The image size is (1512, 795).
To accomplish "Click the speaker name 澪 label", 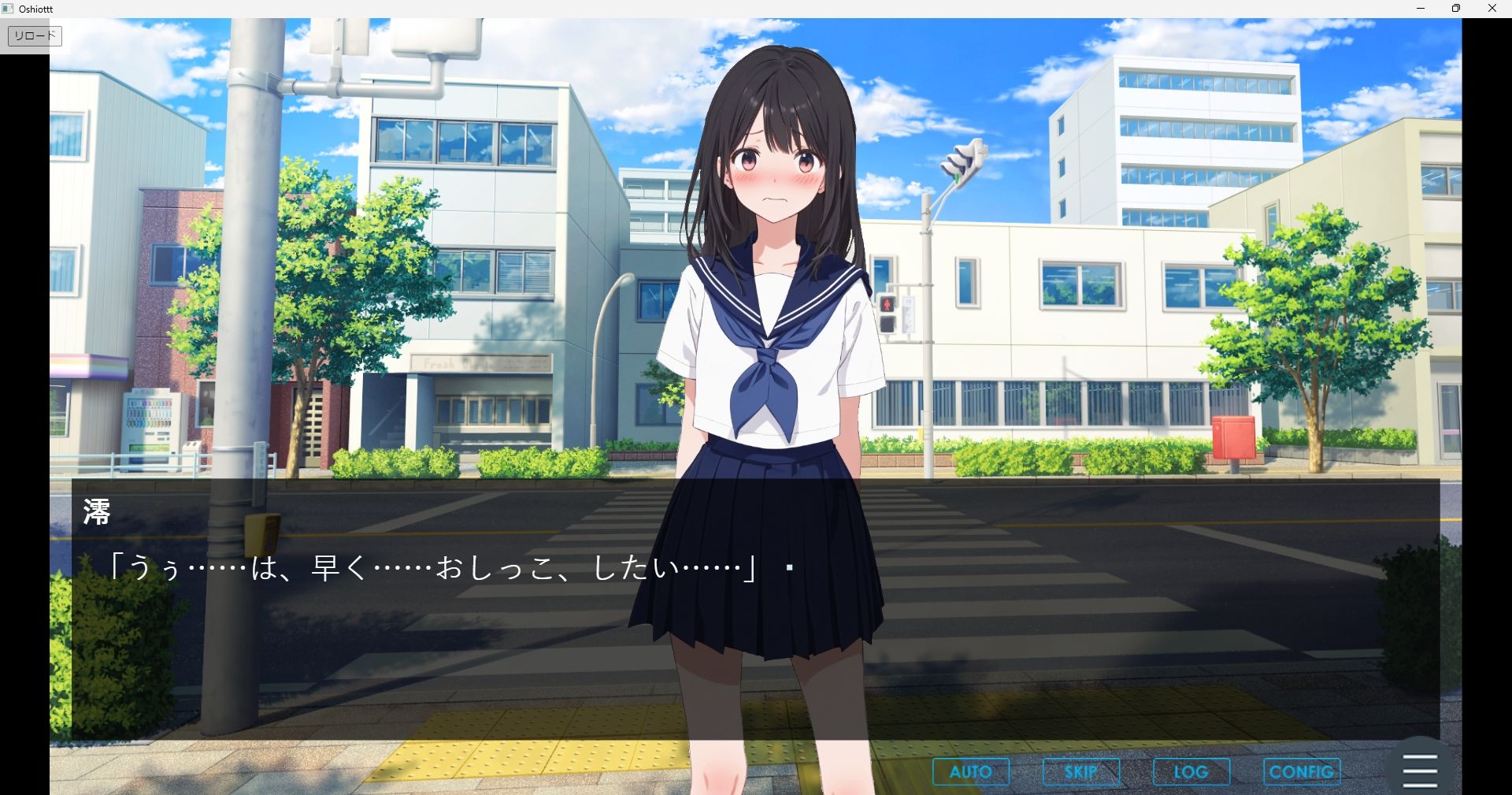I will click(98, 511).
